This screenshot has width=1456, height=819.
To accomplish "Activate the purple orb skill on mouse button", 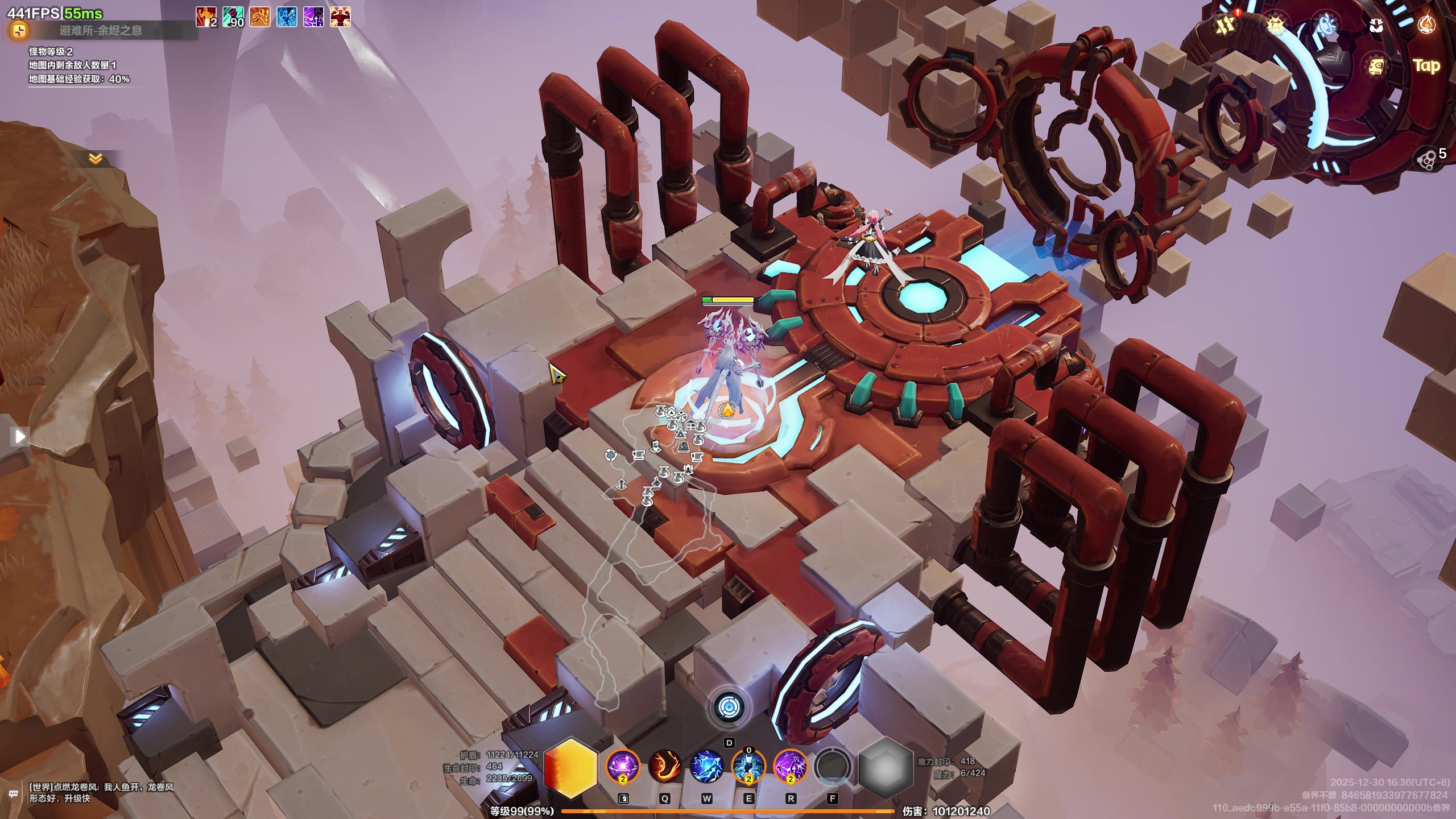I will pyautogui.click(x=622, y=766).
